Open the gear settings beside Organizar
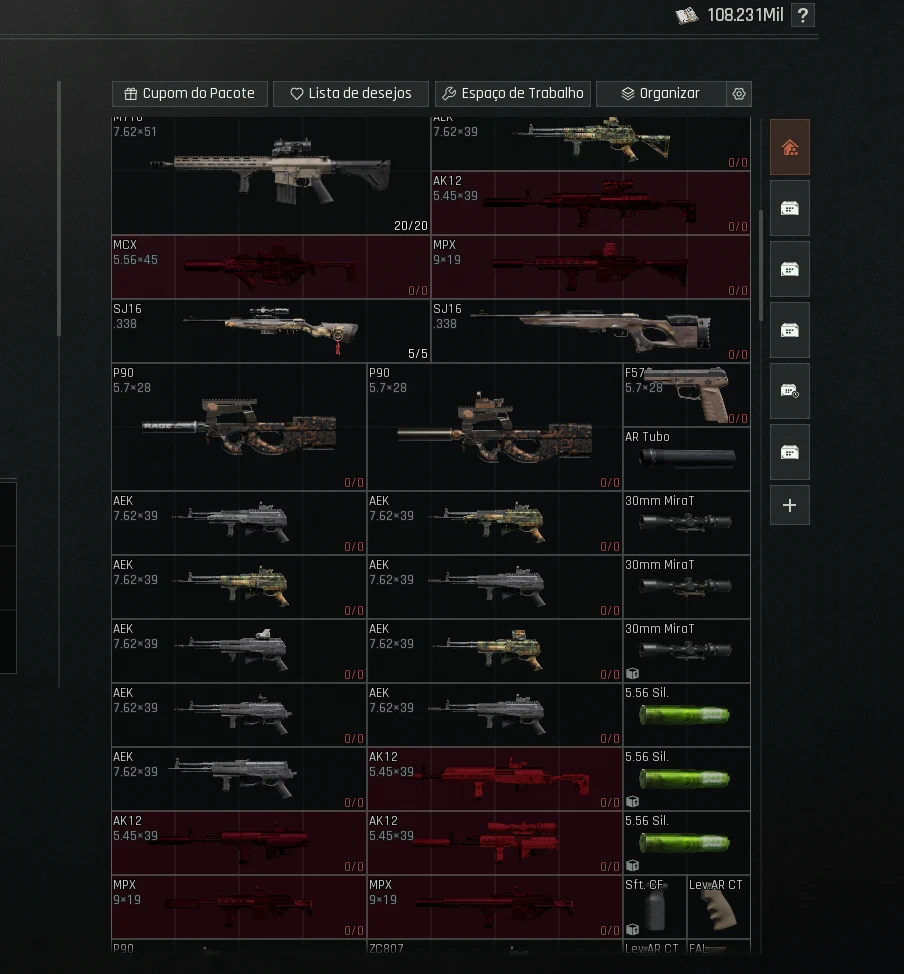The height and width of the screenshot is (974, 904). pyautogui.click(x=739, y=94)
